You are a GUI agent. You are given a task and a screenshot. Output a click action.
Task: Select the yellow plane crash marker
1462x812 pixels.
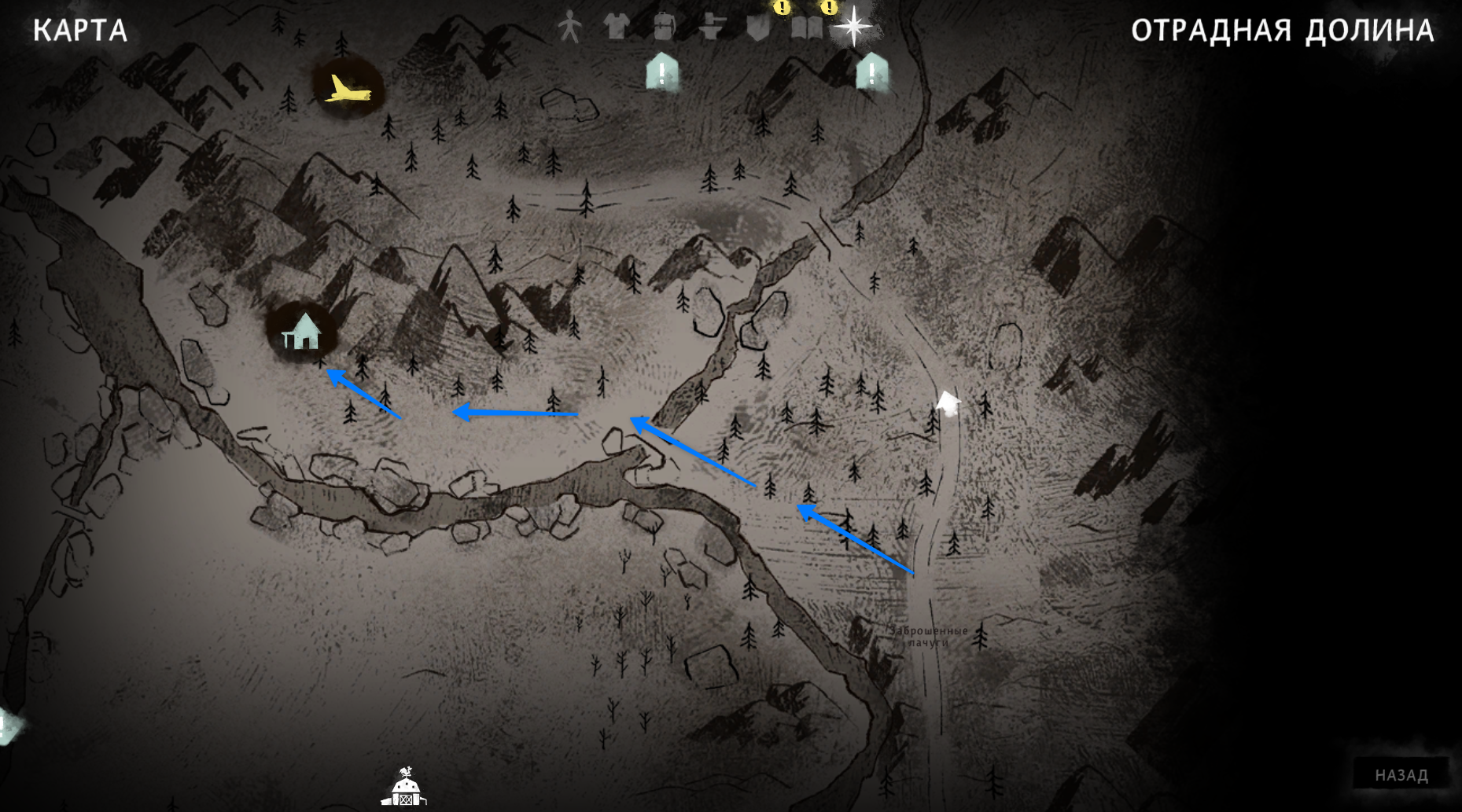[346, 89]
